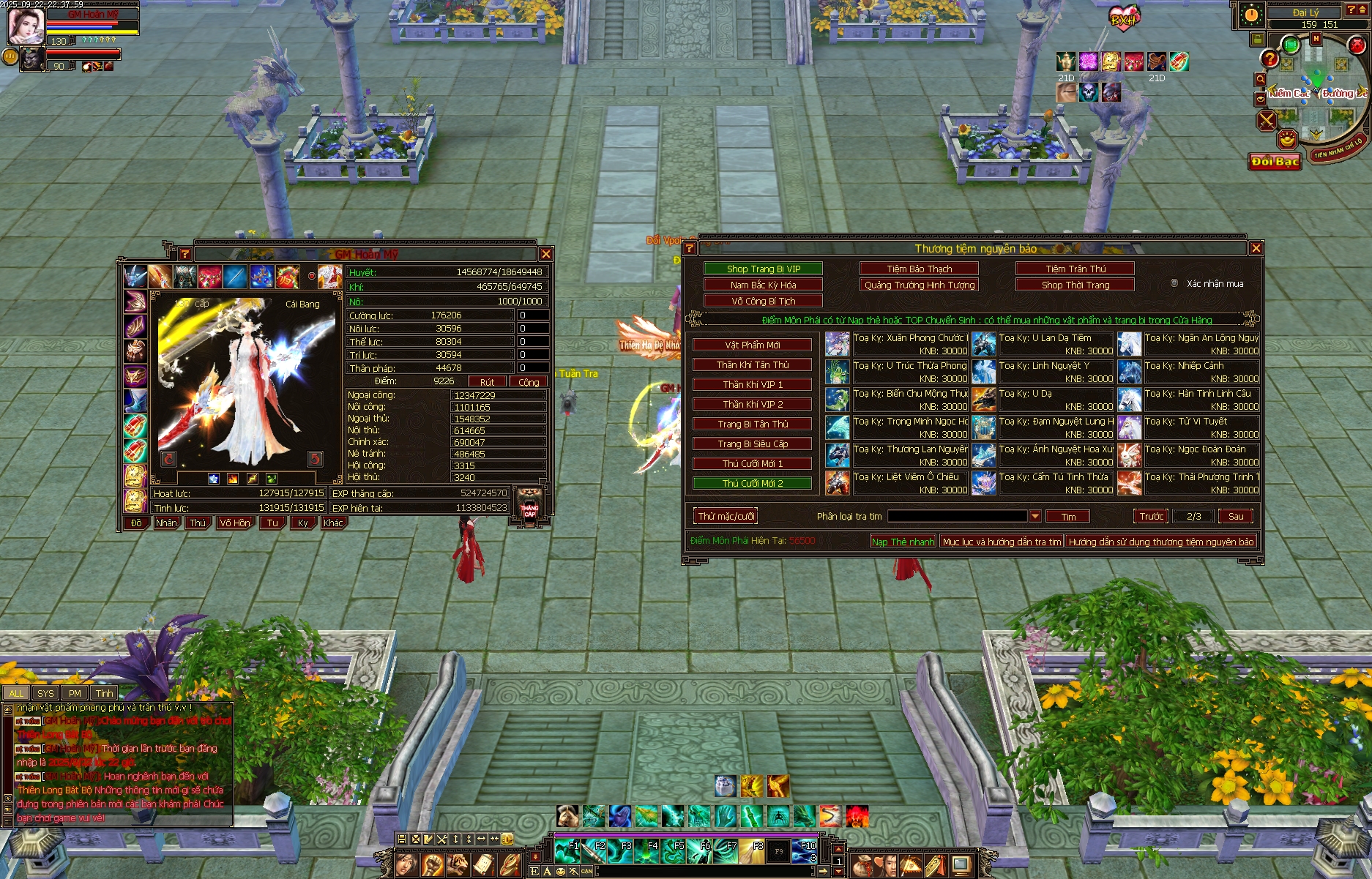
Task: Switch chat to the SYS tab
Action: [45, 693]
